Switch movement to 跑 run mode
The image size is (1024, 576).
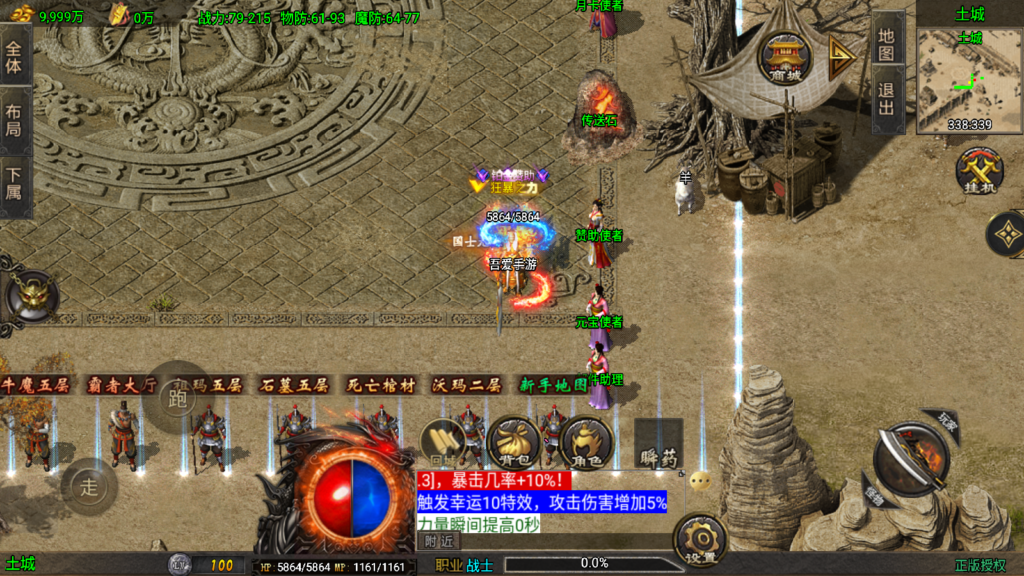(x=178, y=397)
